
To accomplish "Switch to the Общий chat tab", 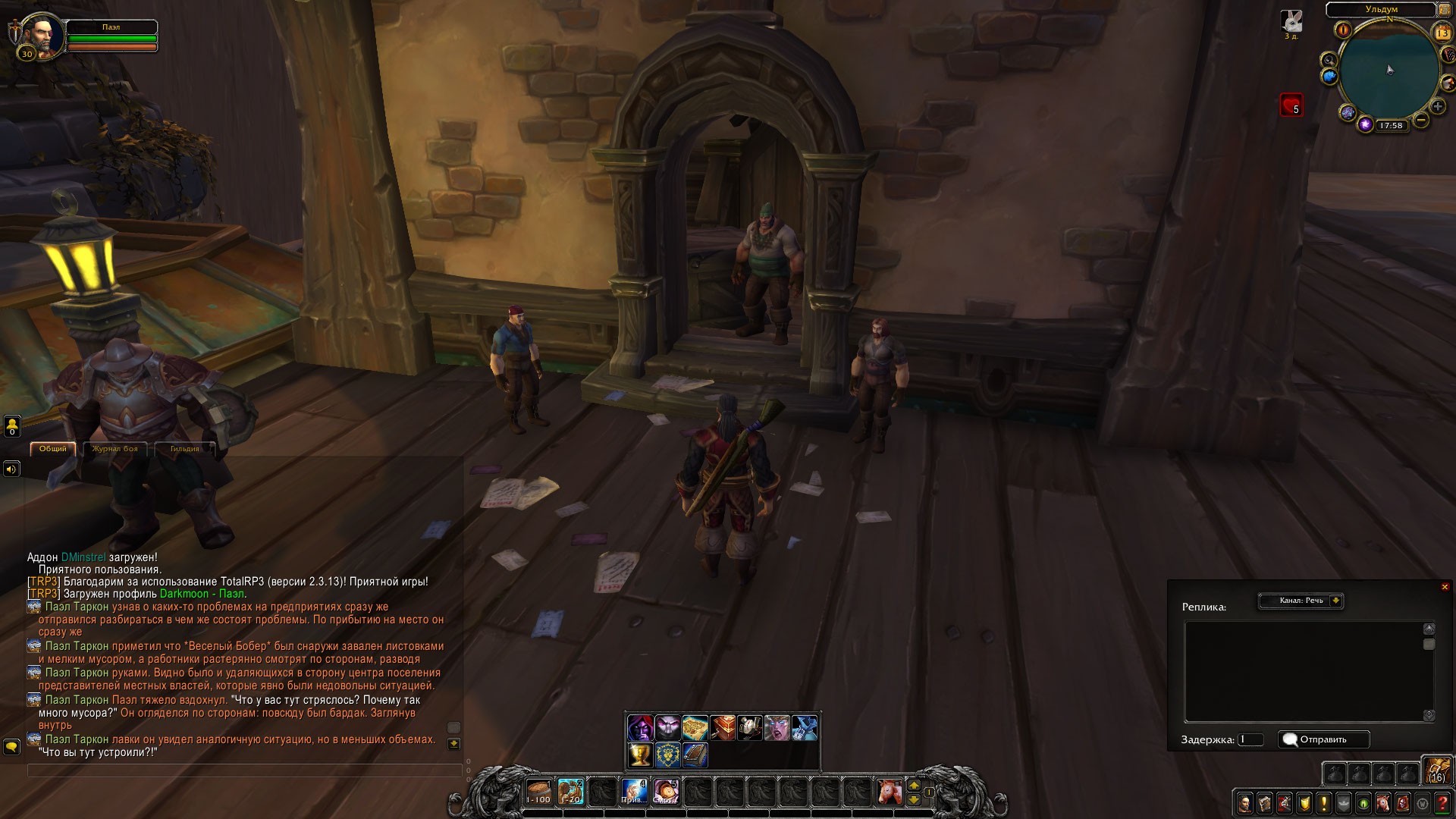I will (53, 449).
